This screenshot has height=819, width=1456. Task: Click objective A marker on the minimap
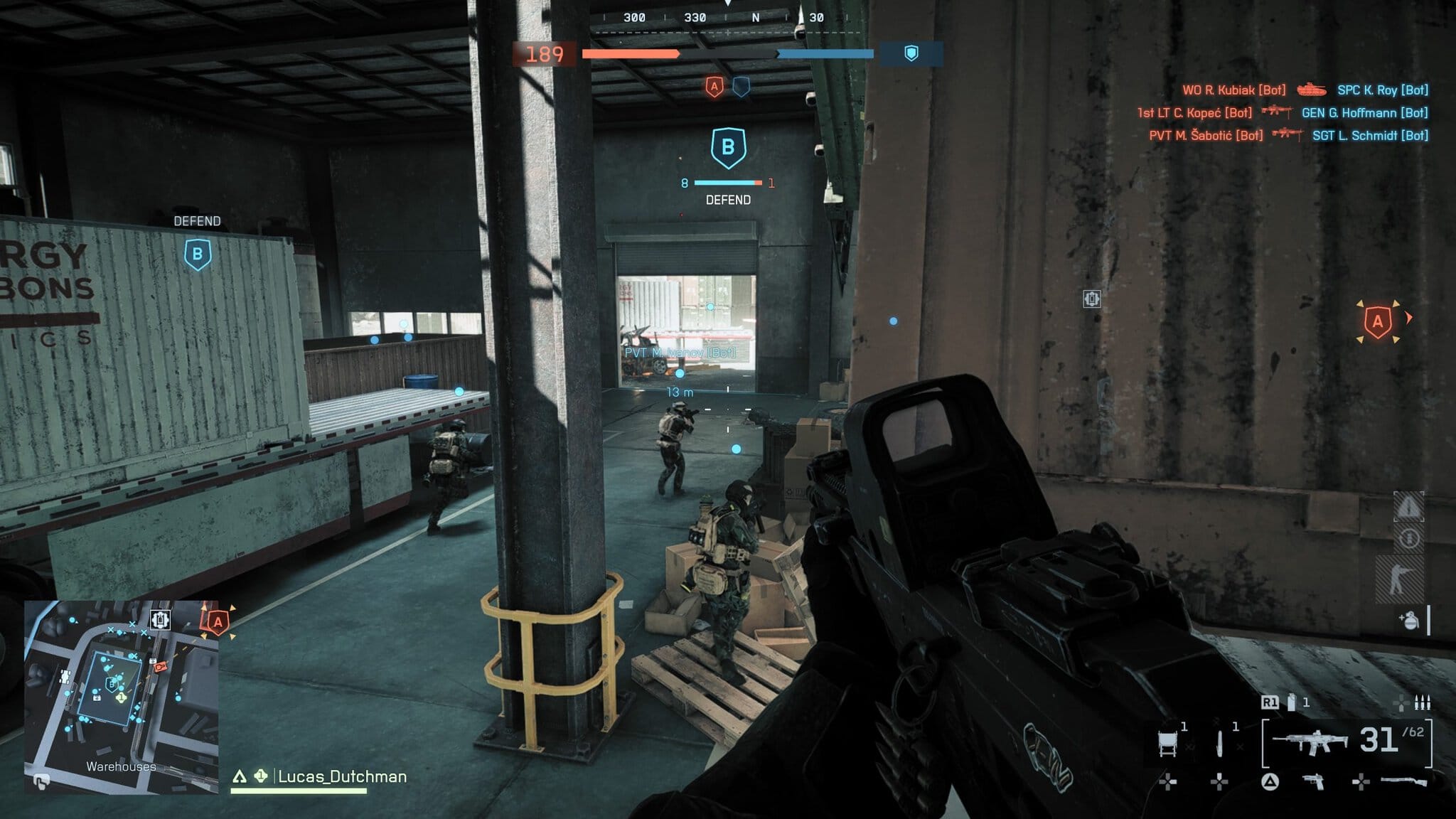click(x=218, y=622)
